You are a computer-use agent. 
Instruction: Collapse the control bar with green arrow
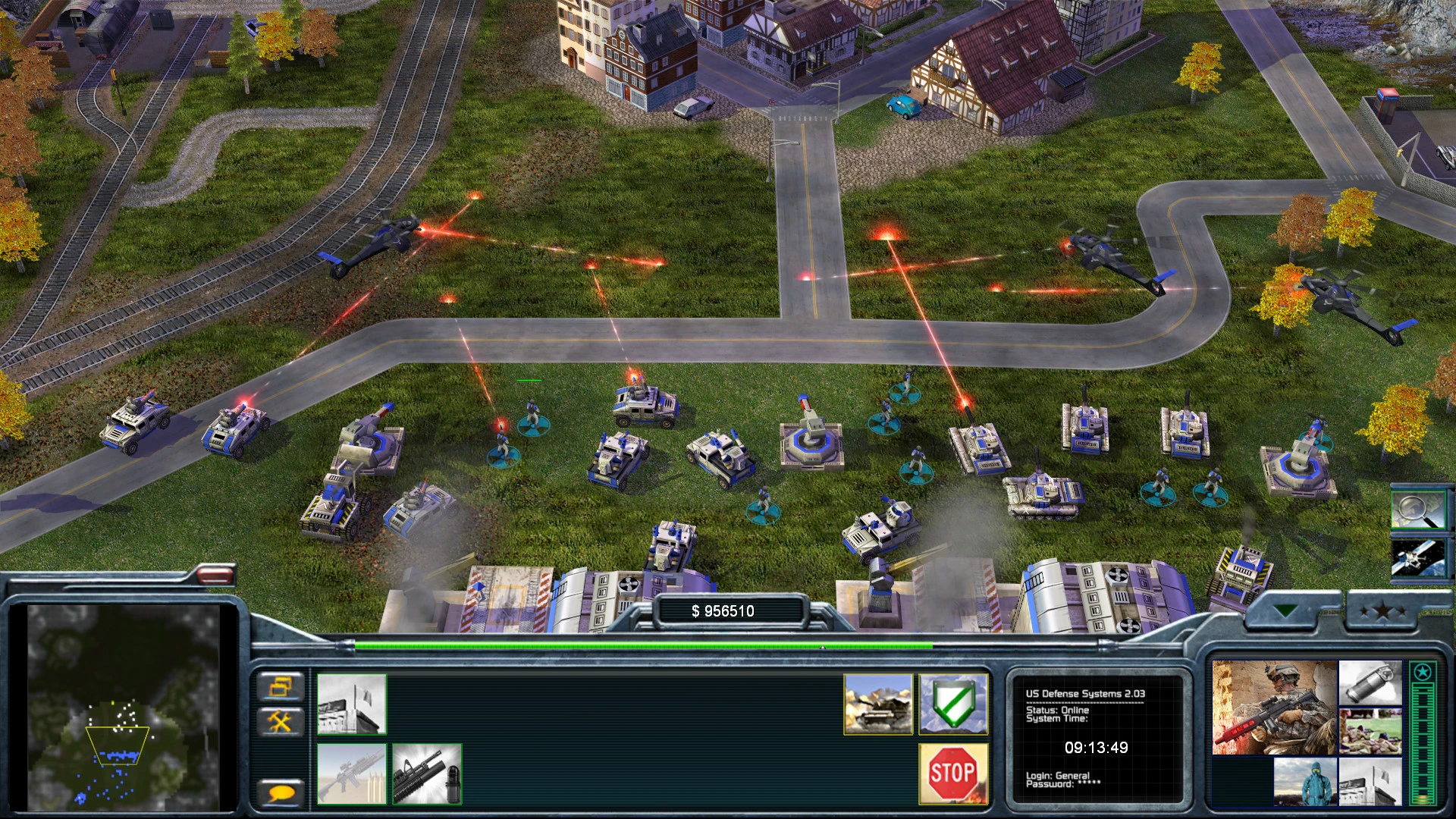pos(1286,610)
